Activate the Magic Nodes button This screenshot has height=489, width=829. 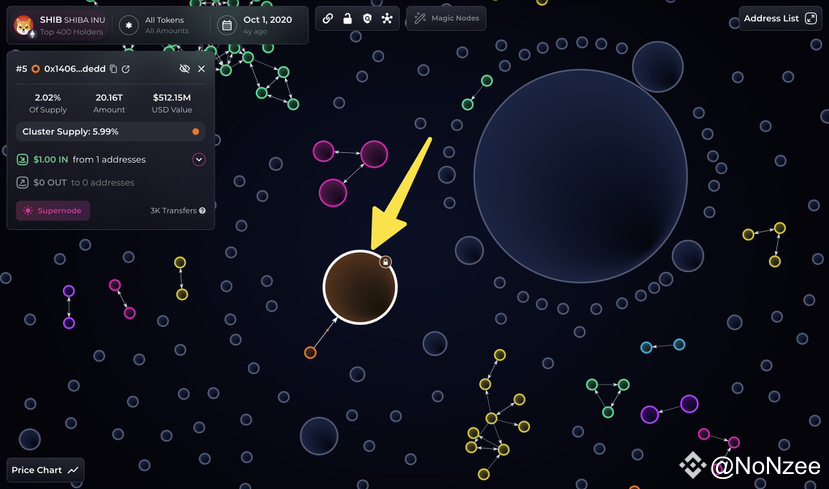pos(445,19)
